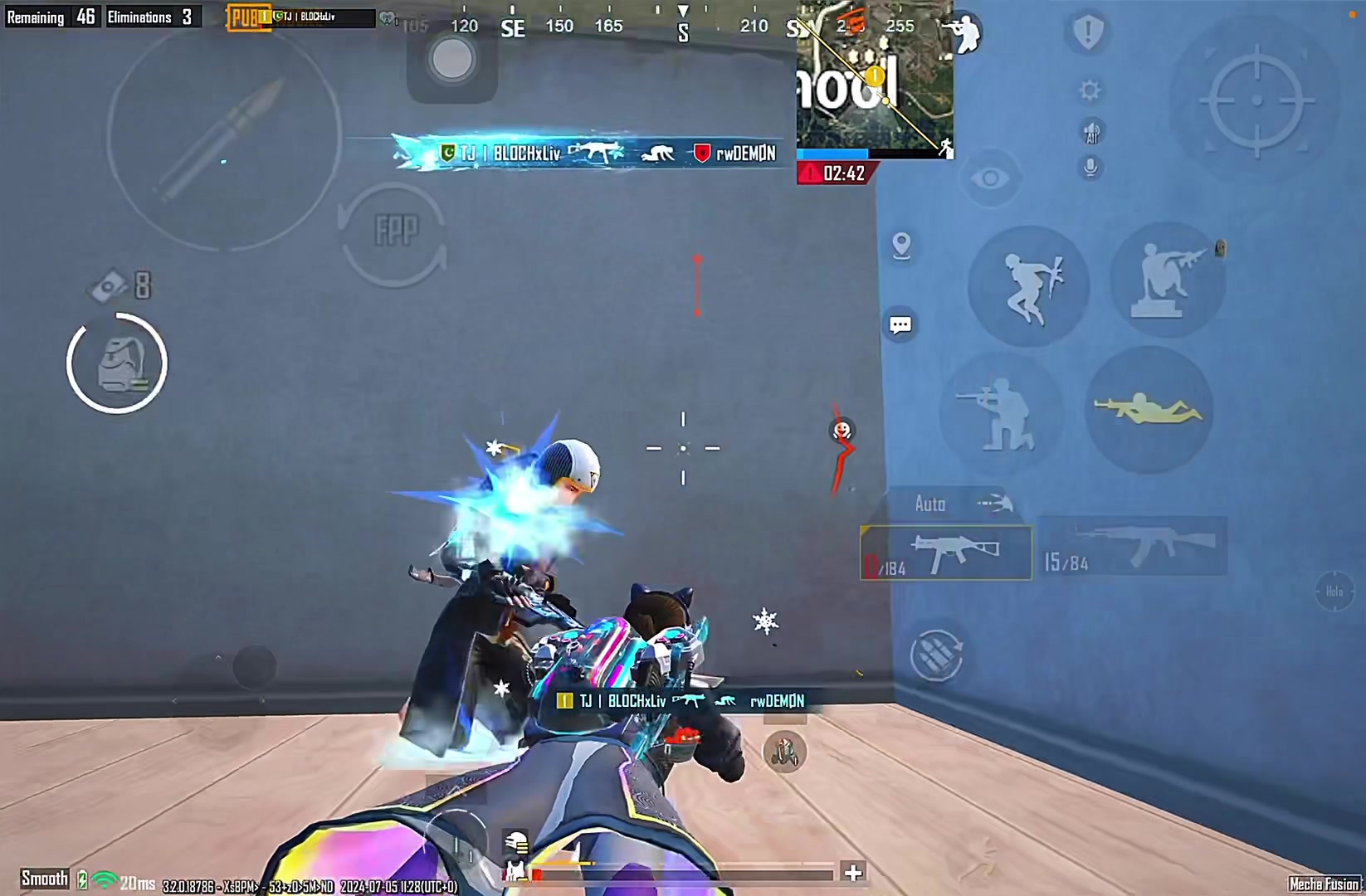The height and width of the screenshot is (896, 1366).
Task: Place a map marker with pin icon
Action: tap(901, 246)
